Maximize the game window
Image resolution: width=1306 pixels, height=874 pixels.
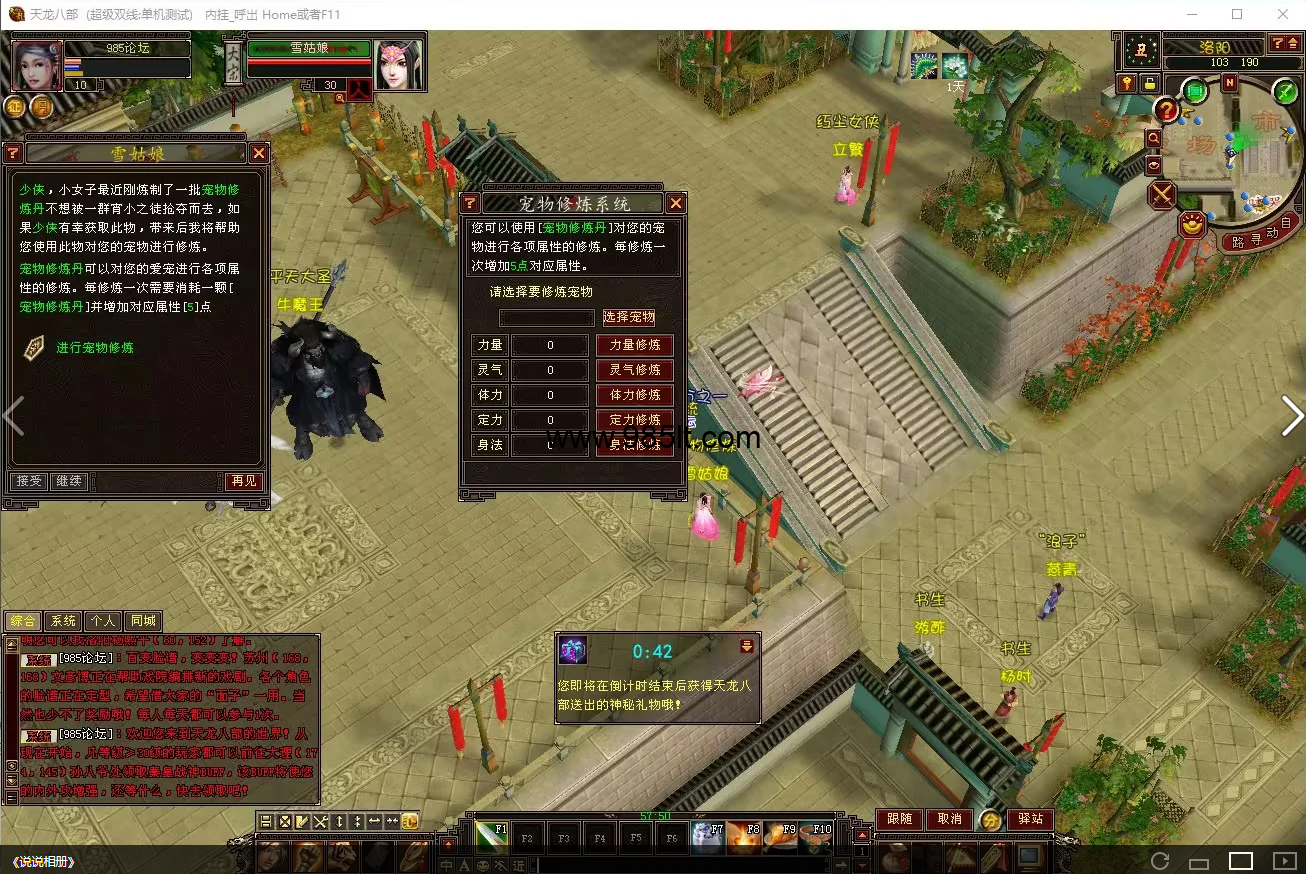pos(1237,14)
